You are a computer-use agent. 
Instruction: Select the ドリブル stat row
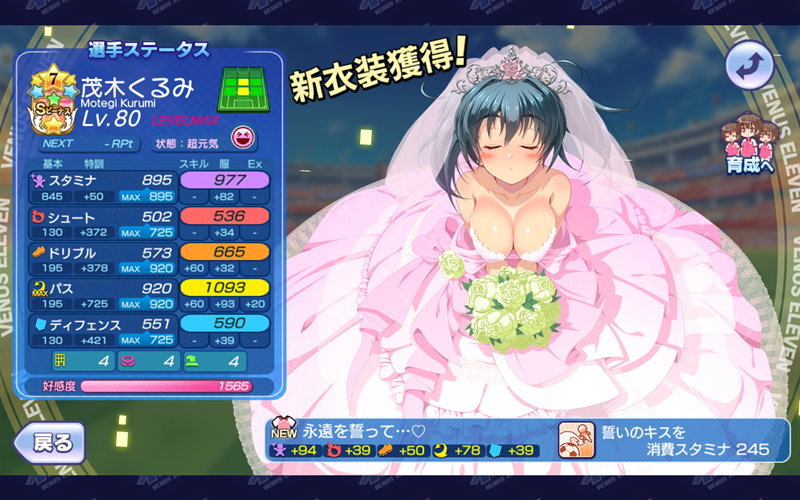click(150, 260)
